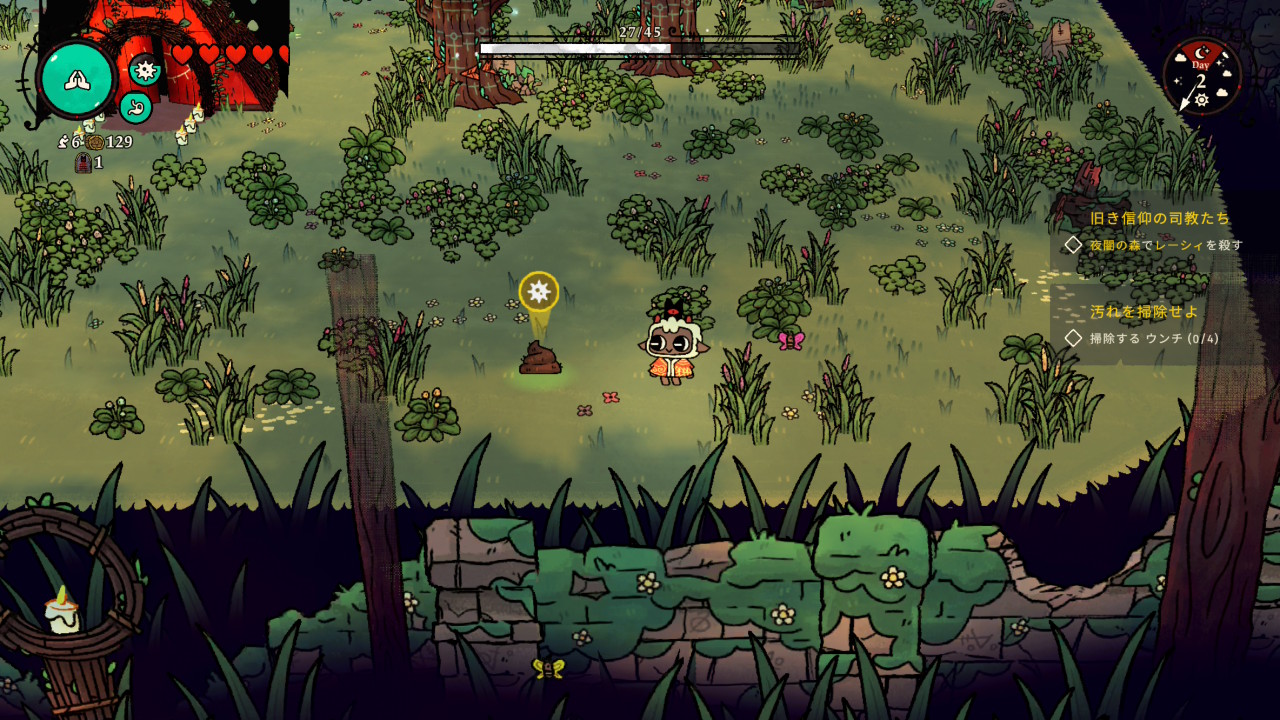Screen dimensions: 1280x720
Task: Click the kneeling follower count icon
Action: pos(64,142)
